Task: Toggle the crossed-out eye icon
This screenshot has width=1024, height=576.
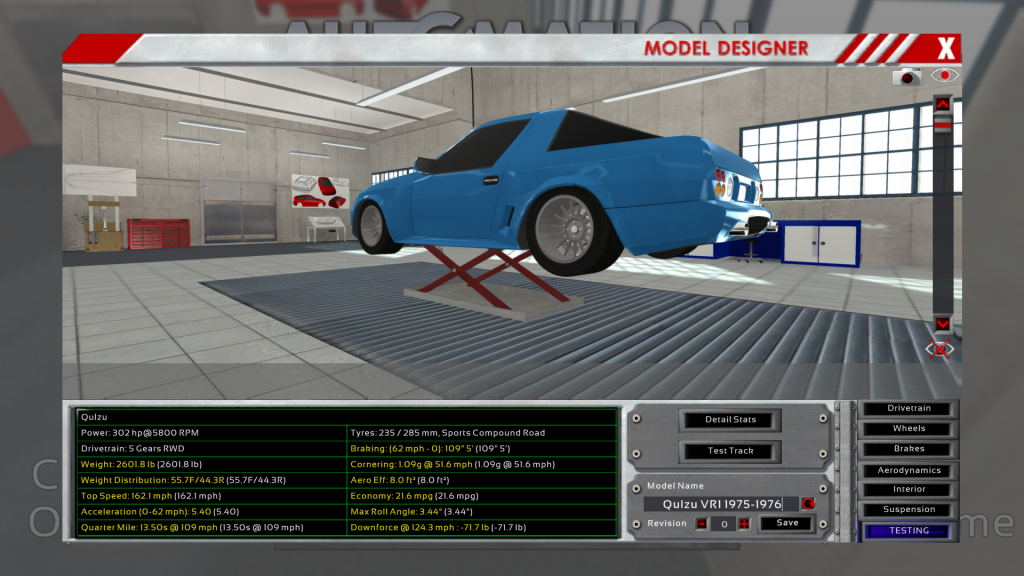Action: pos(941,348)
